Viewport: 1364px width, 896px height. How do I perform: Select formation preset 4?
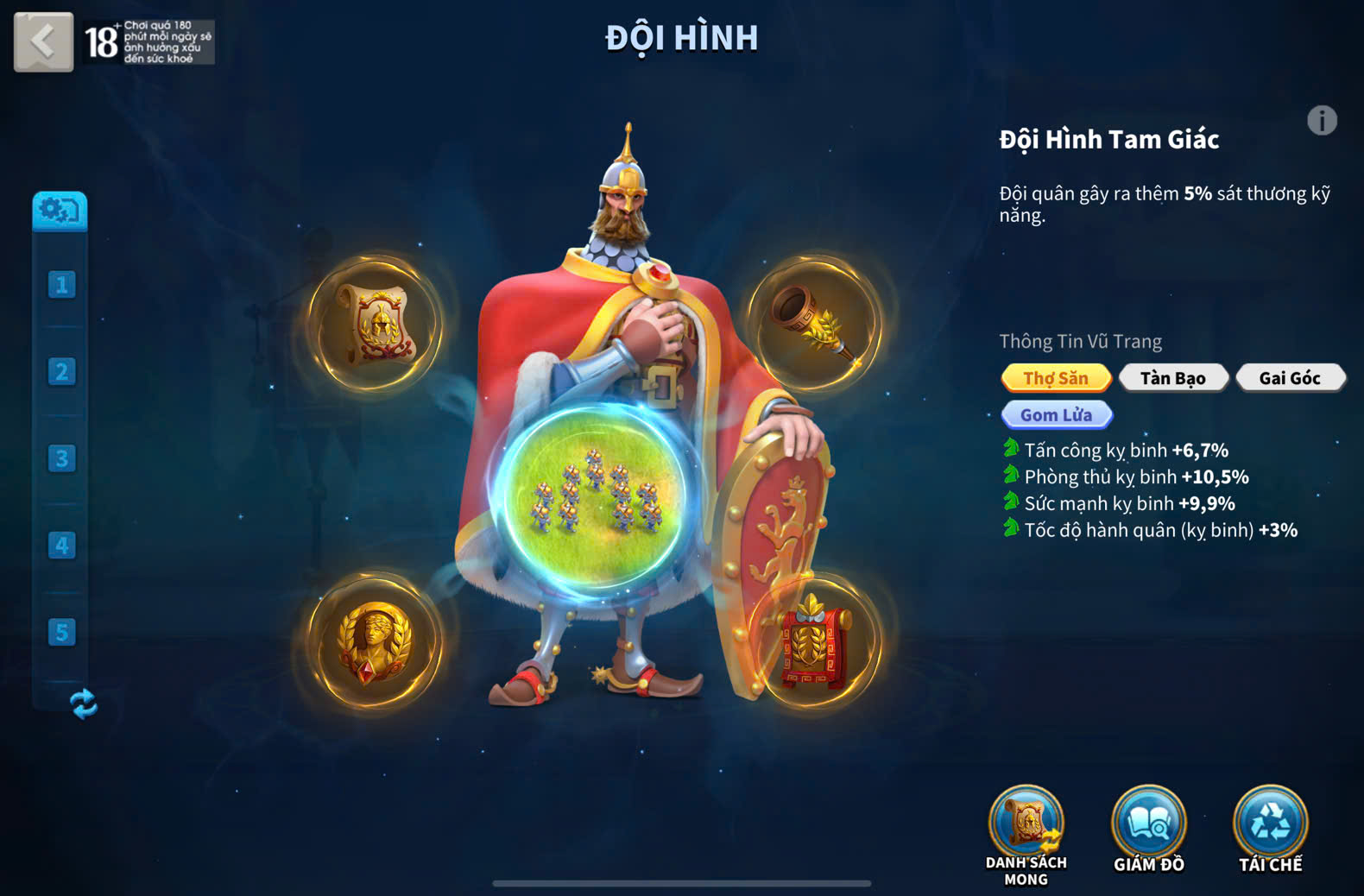(61, 546)
